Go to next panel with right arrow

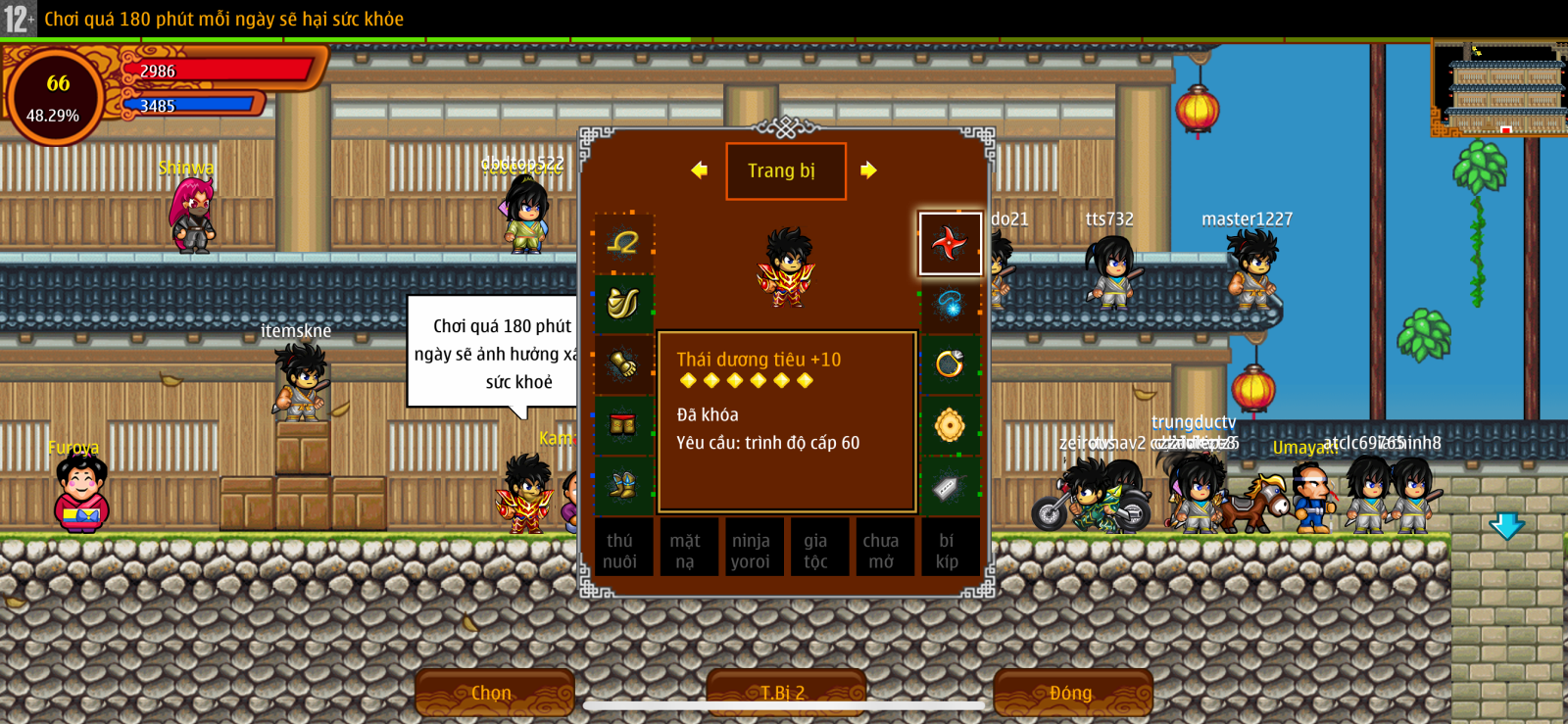(x=868, y=170)
